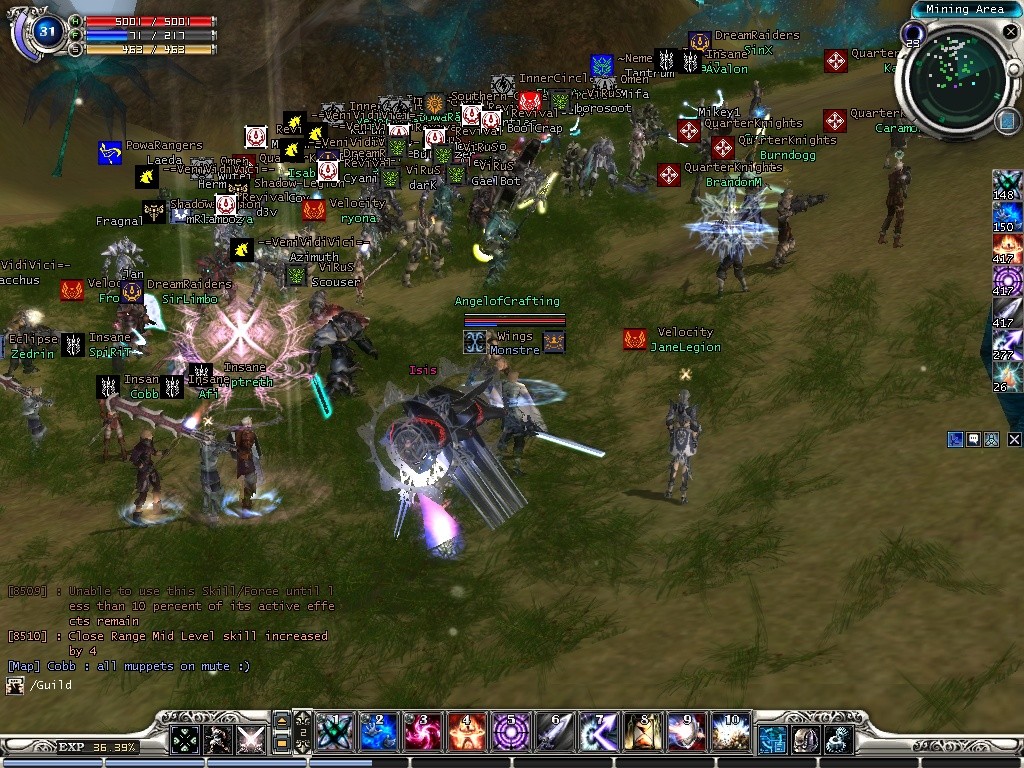
Task: Use the blue skill in slot 2
Action: (378, 733)
